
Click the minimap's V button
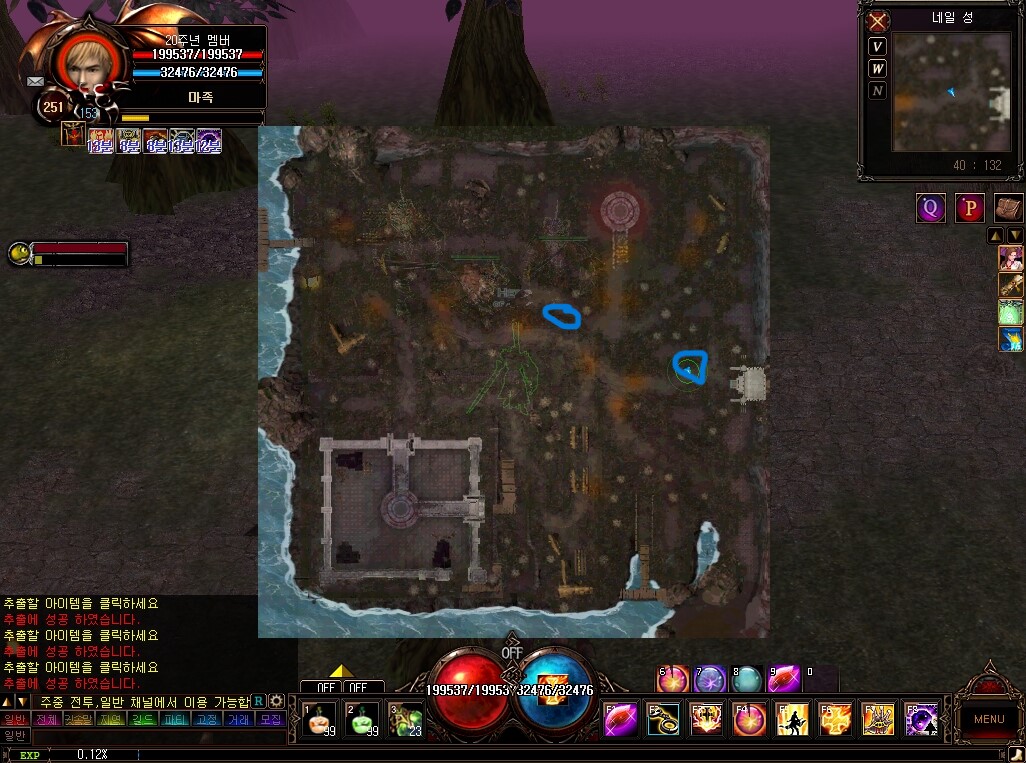pyautogui.click(x=877, y=47)
